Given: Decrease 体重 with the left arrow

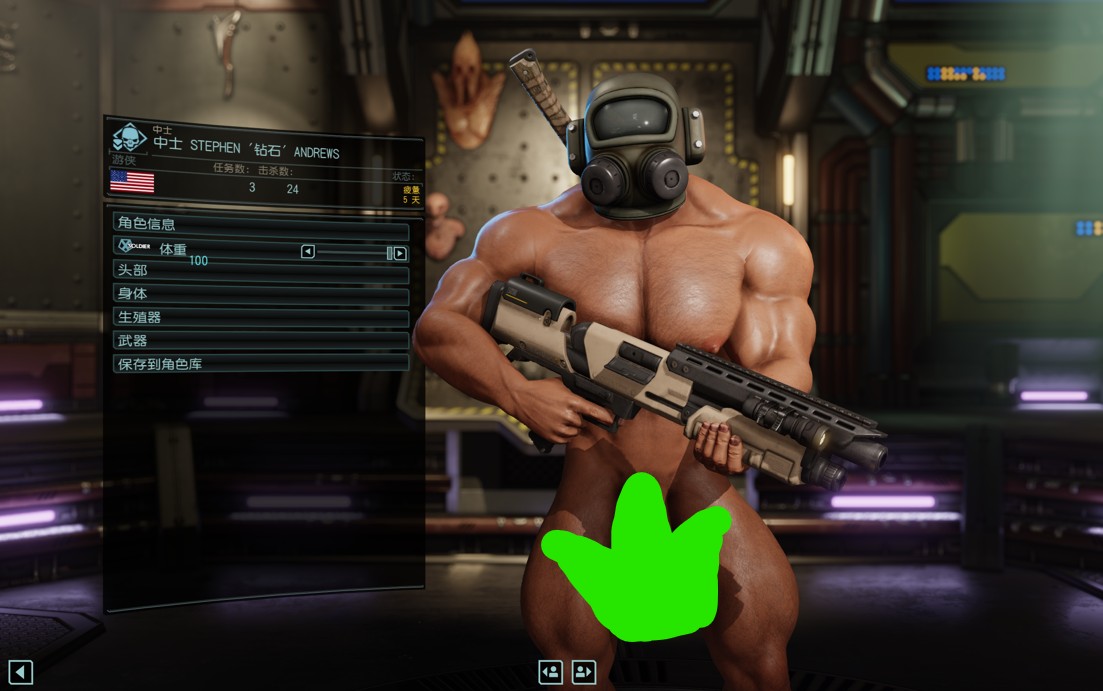Looking at the screenshot, I should click(308, 252).
